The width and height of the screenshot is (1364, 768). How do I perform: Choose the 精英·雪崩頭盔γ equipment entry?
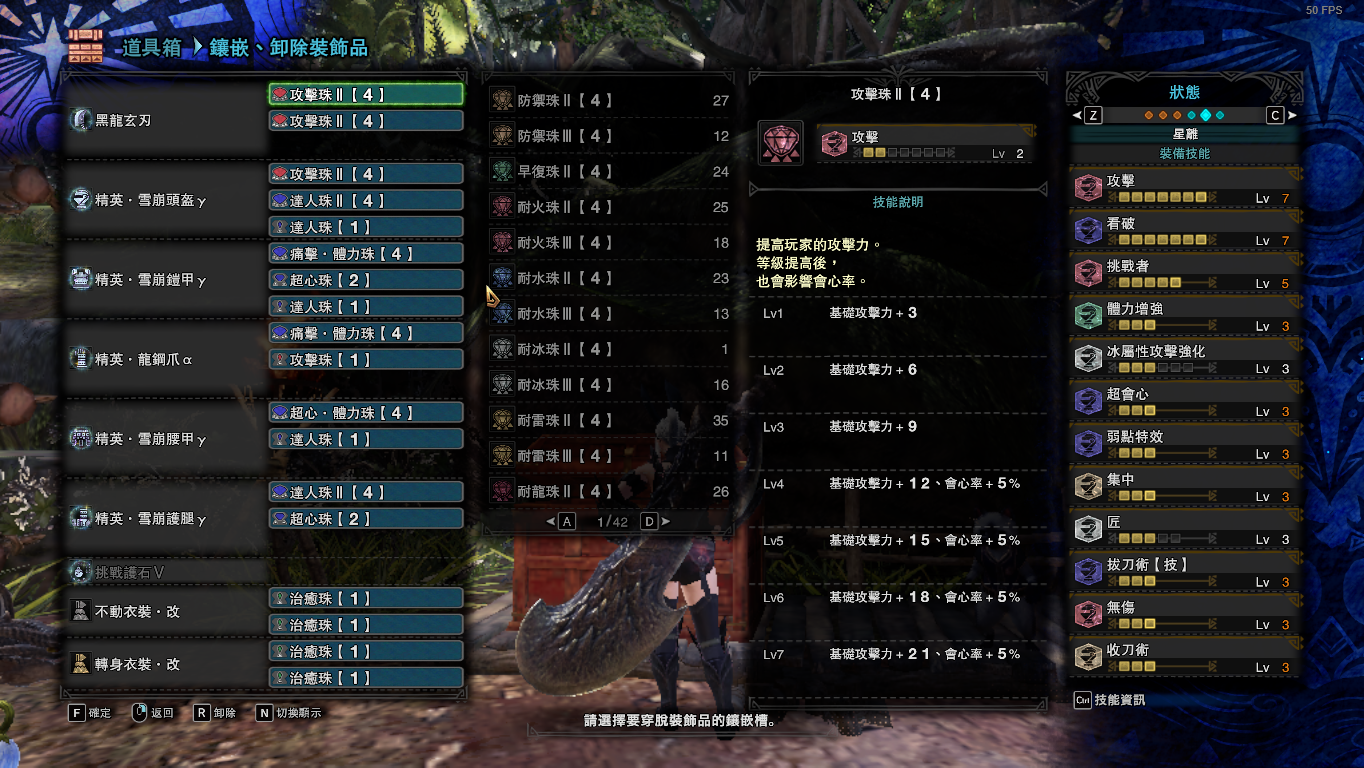(x=150, y=200)
